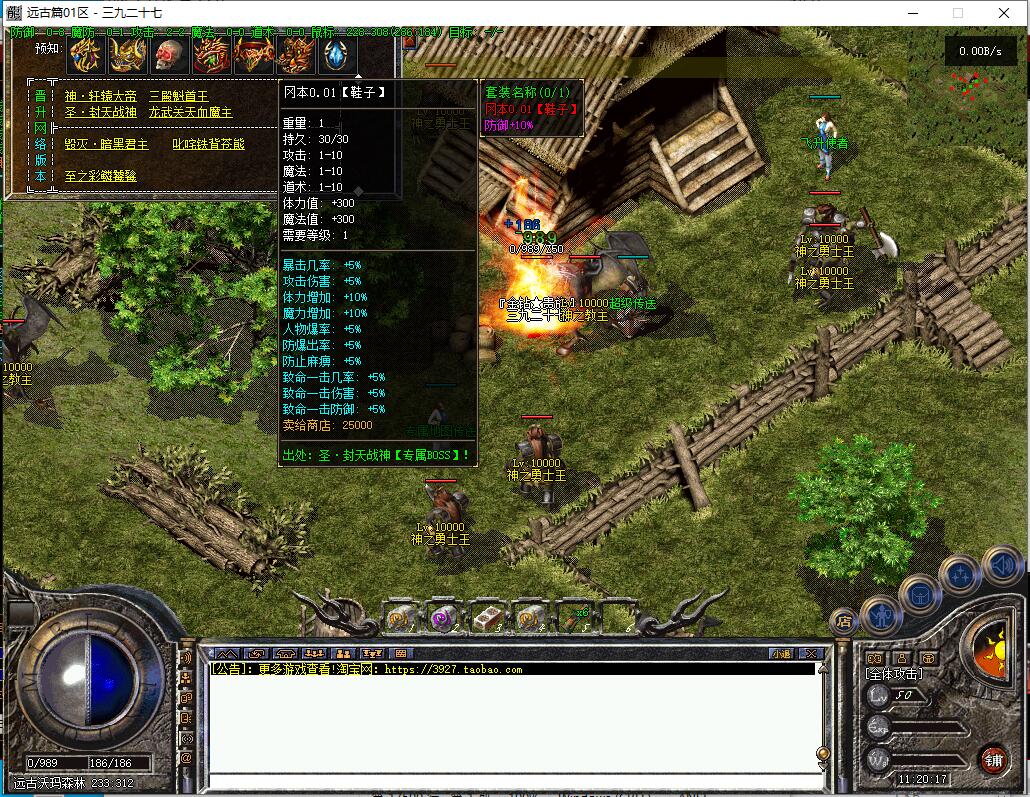Open the red 铺 stall button
This screenshot has height=797, width=1030.
point(992,759)
